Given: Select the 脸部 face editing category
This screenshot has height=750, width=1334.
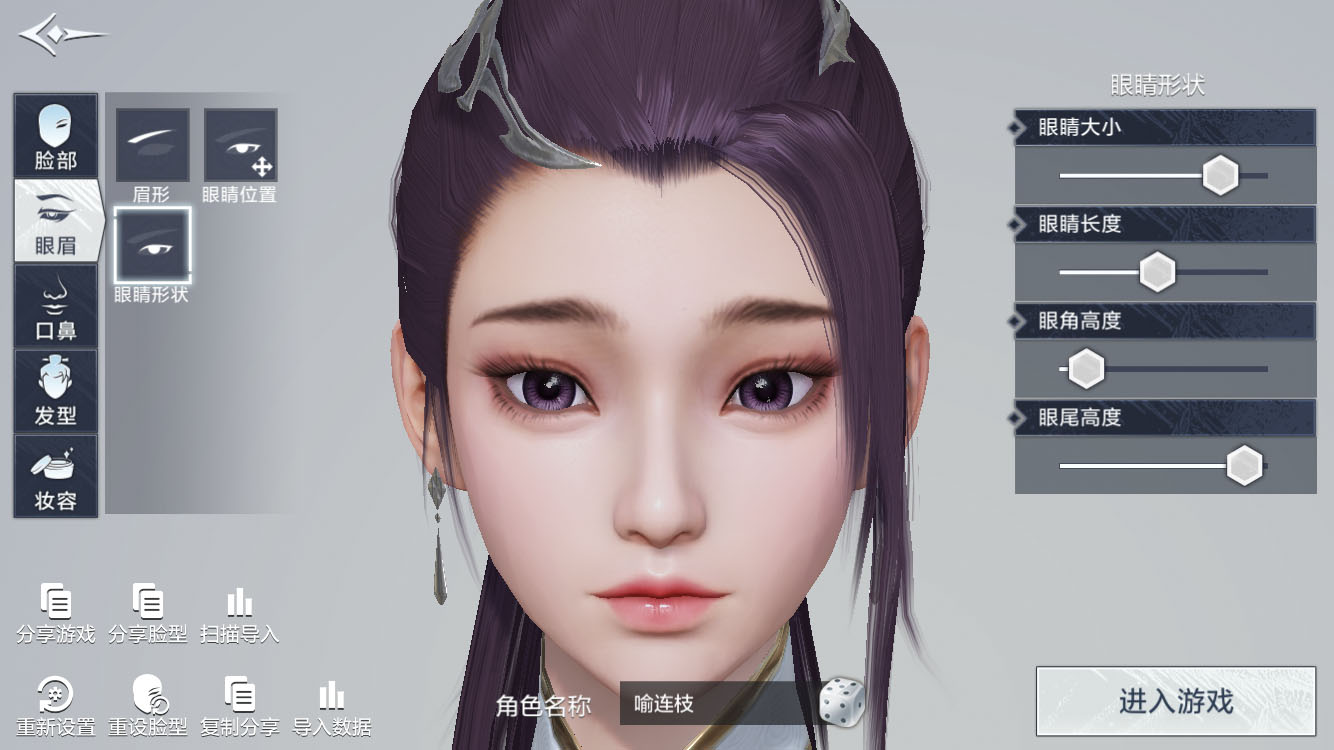Looking at the screenshot, I should point(55,135).
